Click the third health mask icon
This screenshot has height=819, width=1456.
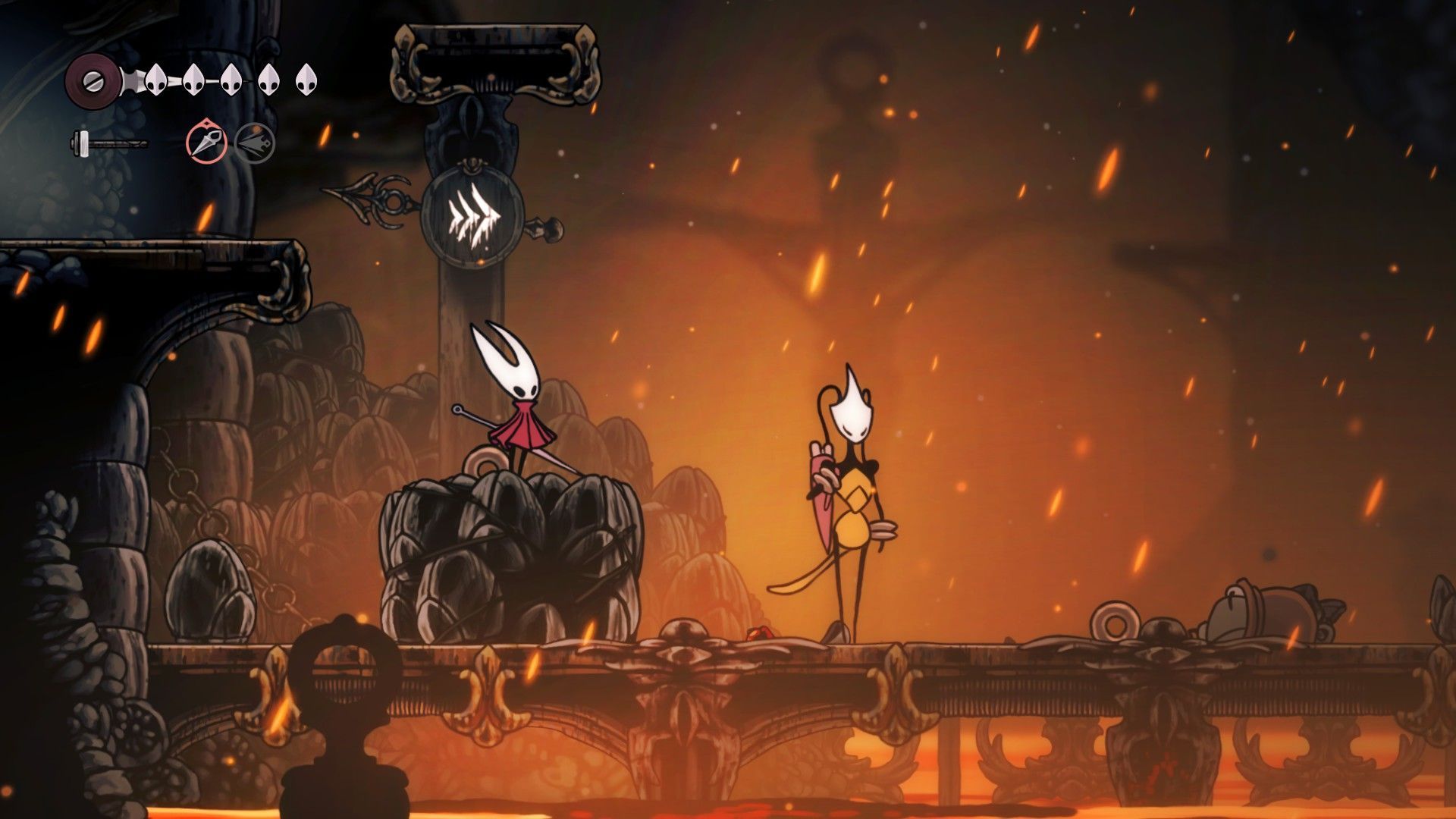[x=230, y=77]
